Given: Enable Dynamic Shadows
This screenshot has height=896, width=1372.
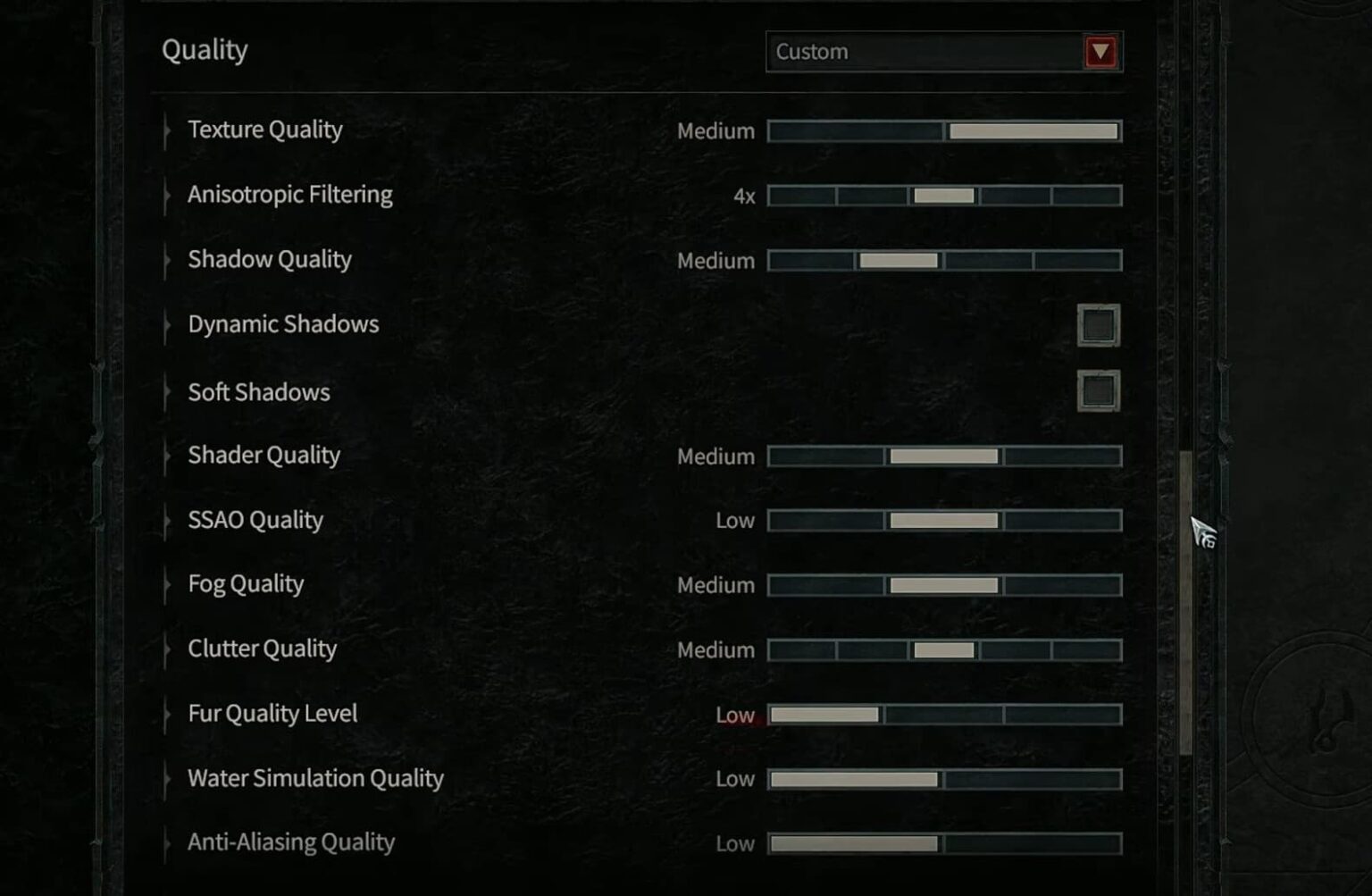Looking at the screenshot, I should [1097, 324].
